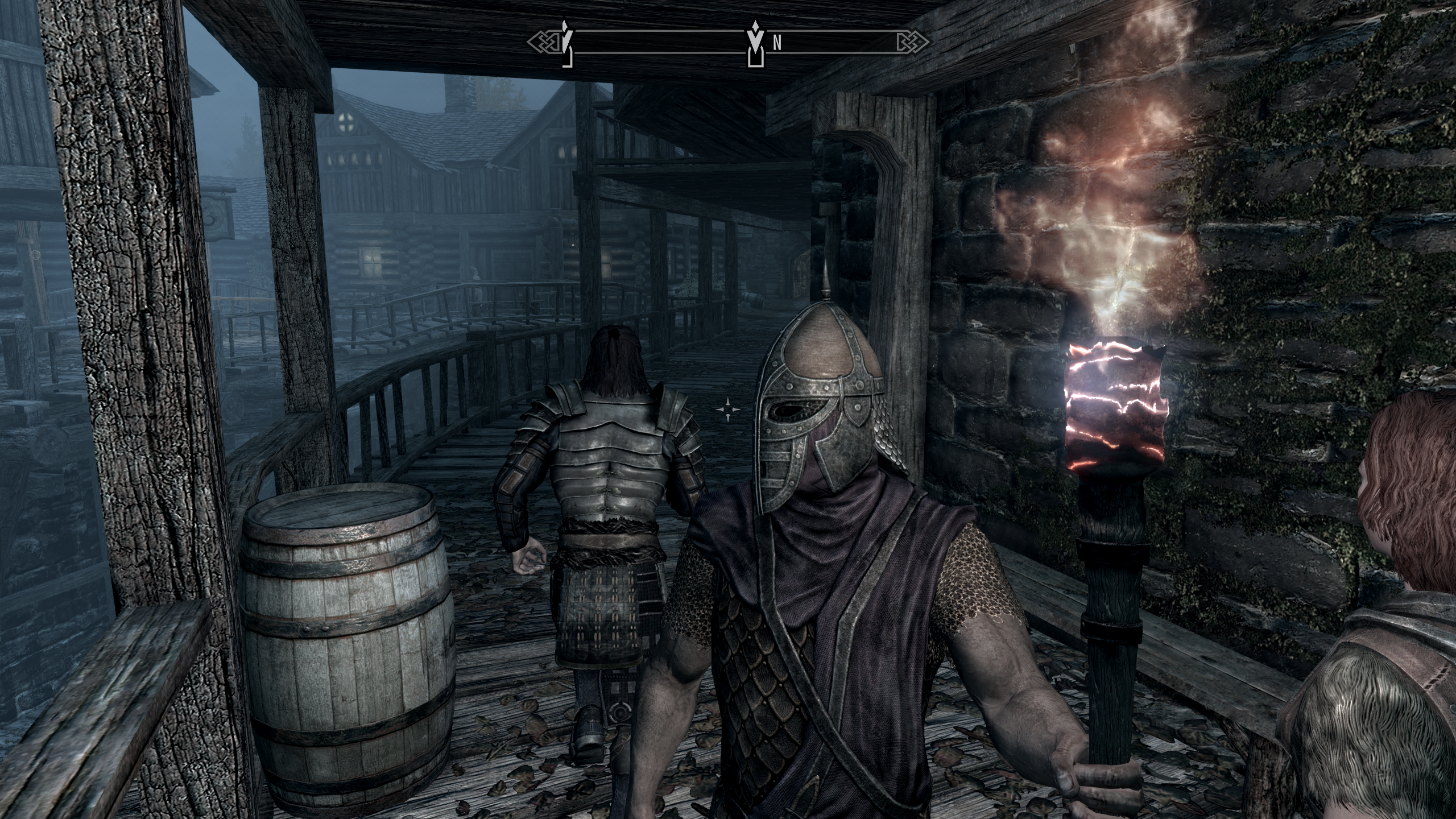Select the leftmost quest marker on the compass

566,43
